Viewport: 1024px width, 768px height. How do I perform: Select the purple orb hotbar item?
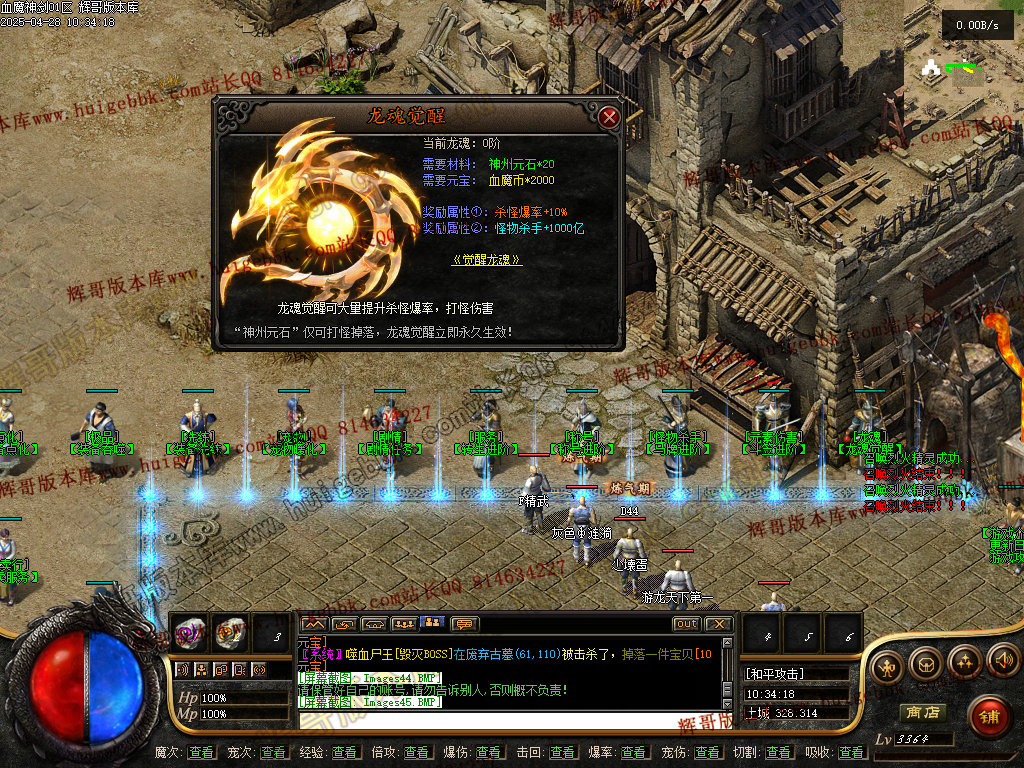(x=190, y=633)
